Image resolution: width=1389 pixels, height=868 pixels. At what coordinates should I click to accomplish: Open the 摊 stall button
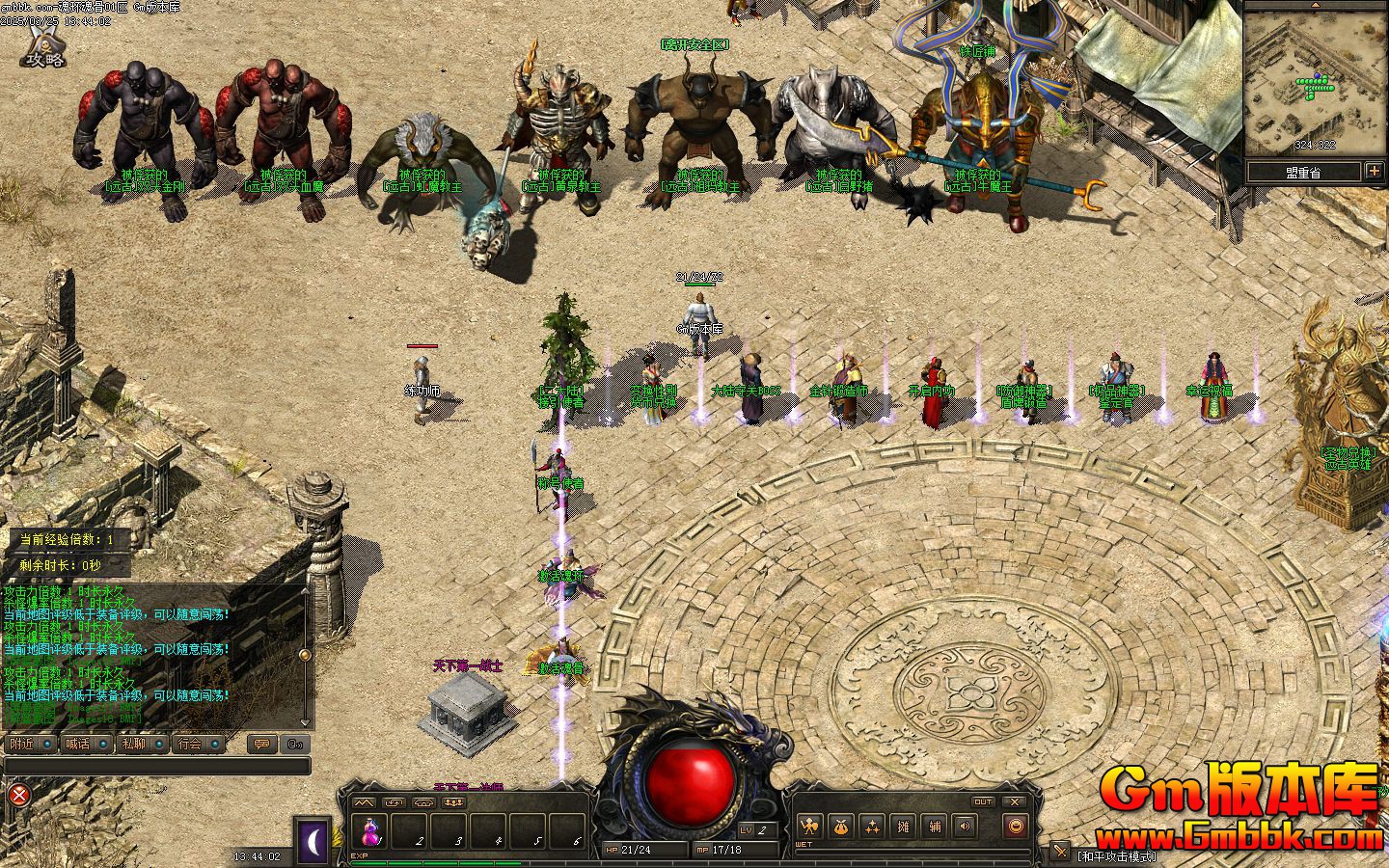click(x=903, y=826)
